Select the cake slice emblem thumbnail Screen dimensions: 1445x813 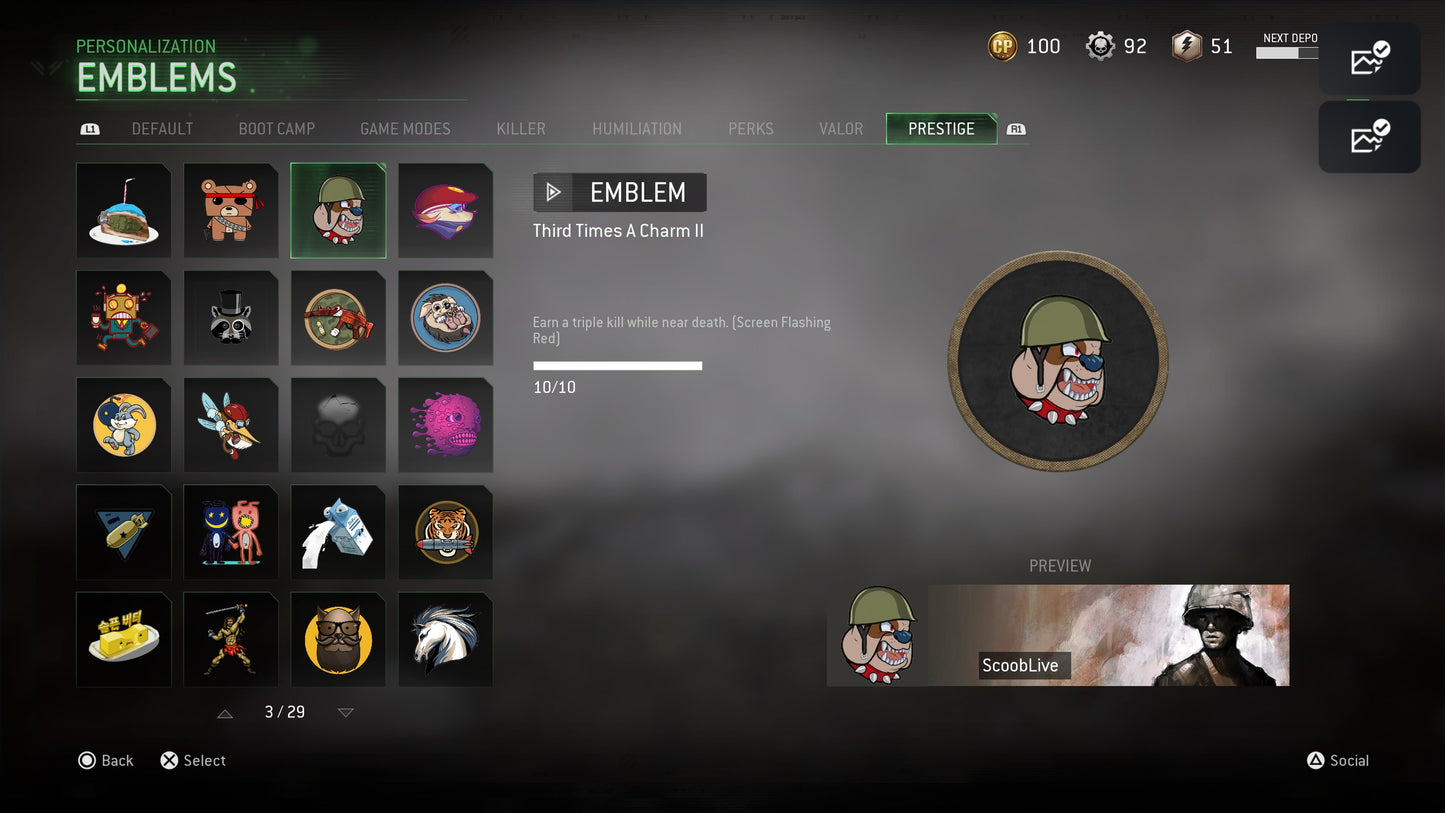tap(123, 210)
